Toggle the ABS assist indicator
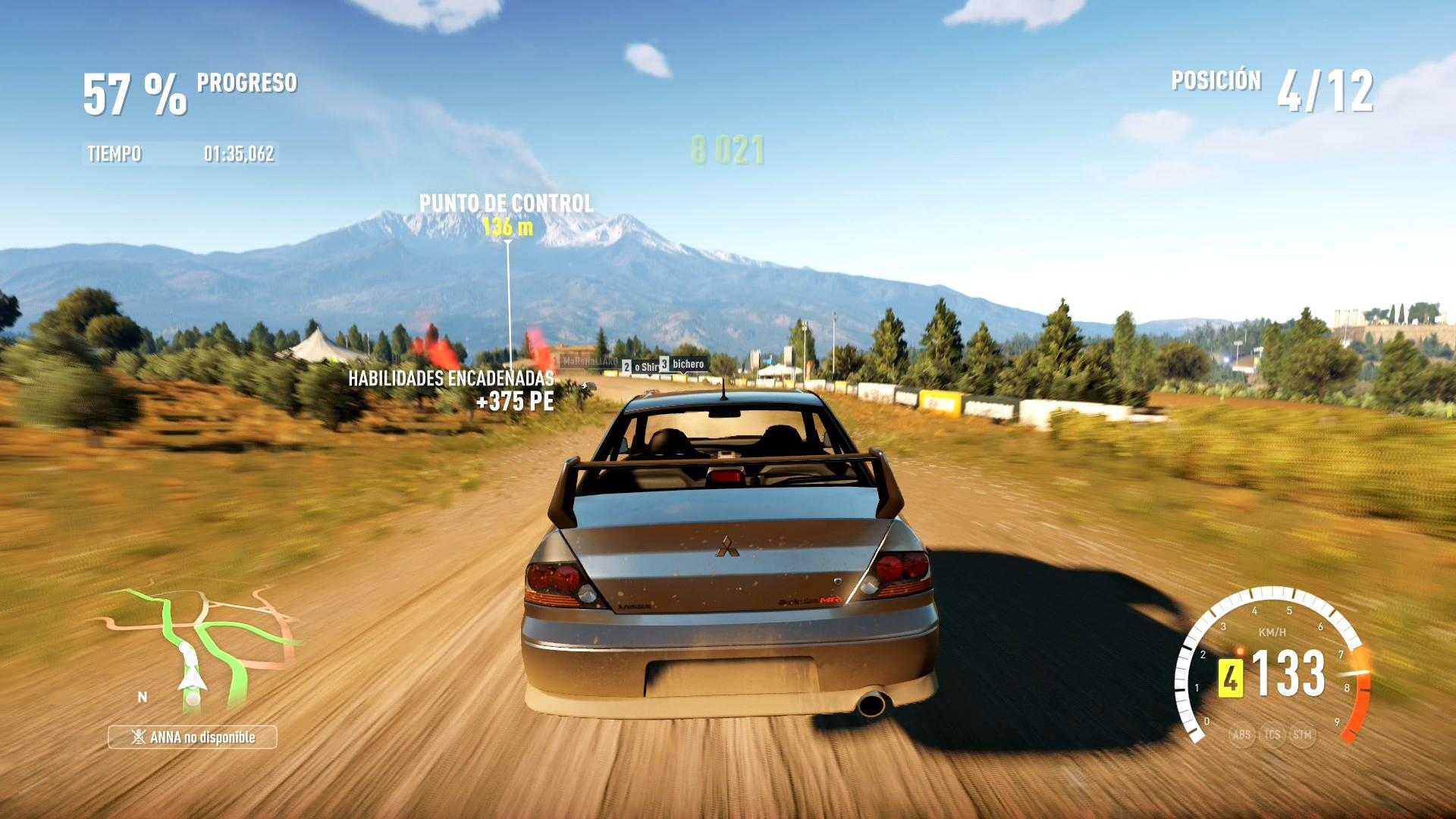The image size is (1456, 819). [x=1241, y=734]
